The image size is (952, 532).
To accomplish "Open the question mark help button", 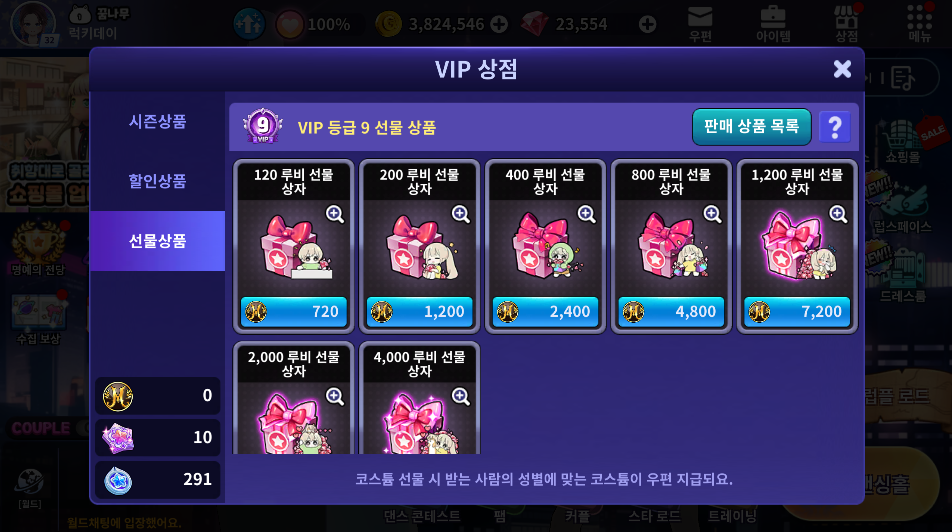I will click(x=835, y=127).
